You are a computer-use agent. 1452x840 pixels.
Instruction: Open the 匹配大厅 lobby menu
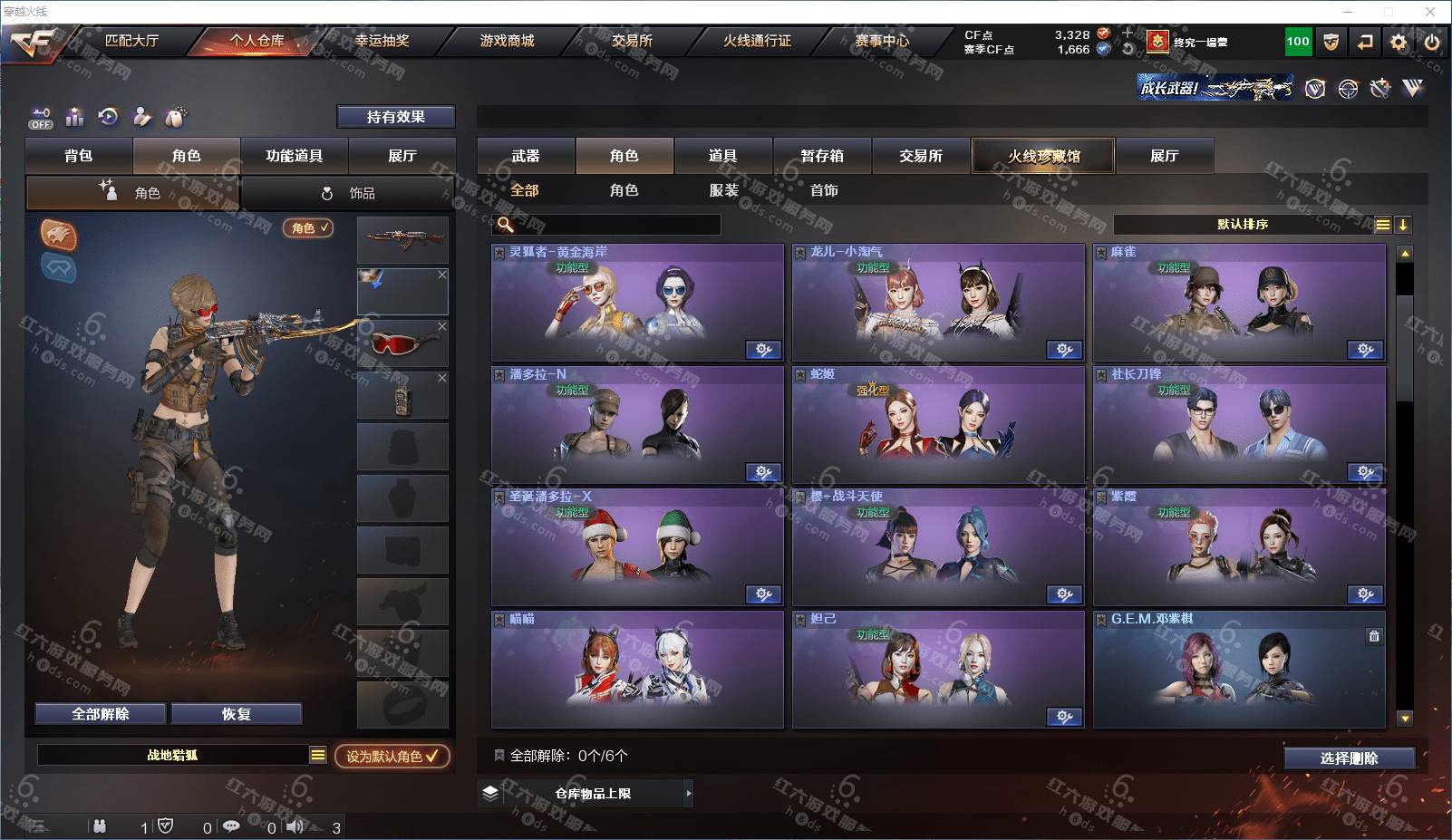pos(131,41)
